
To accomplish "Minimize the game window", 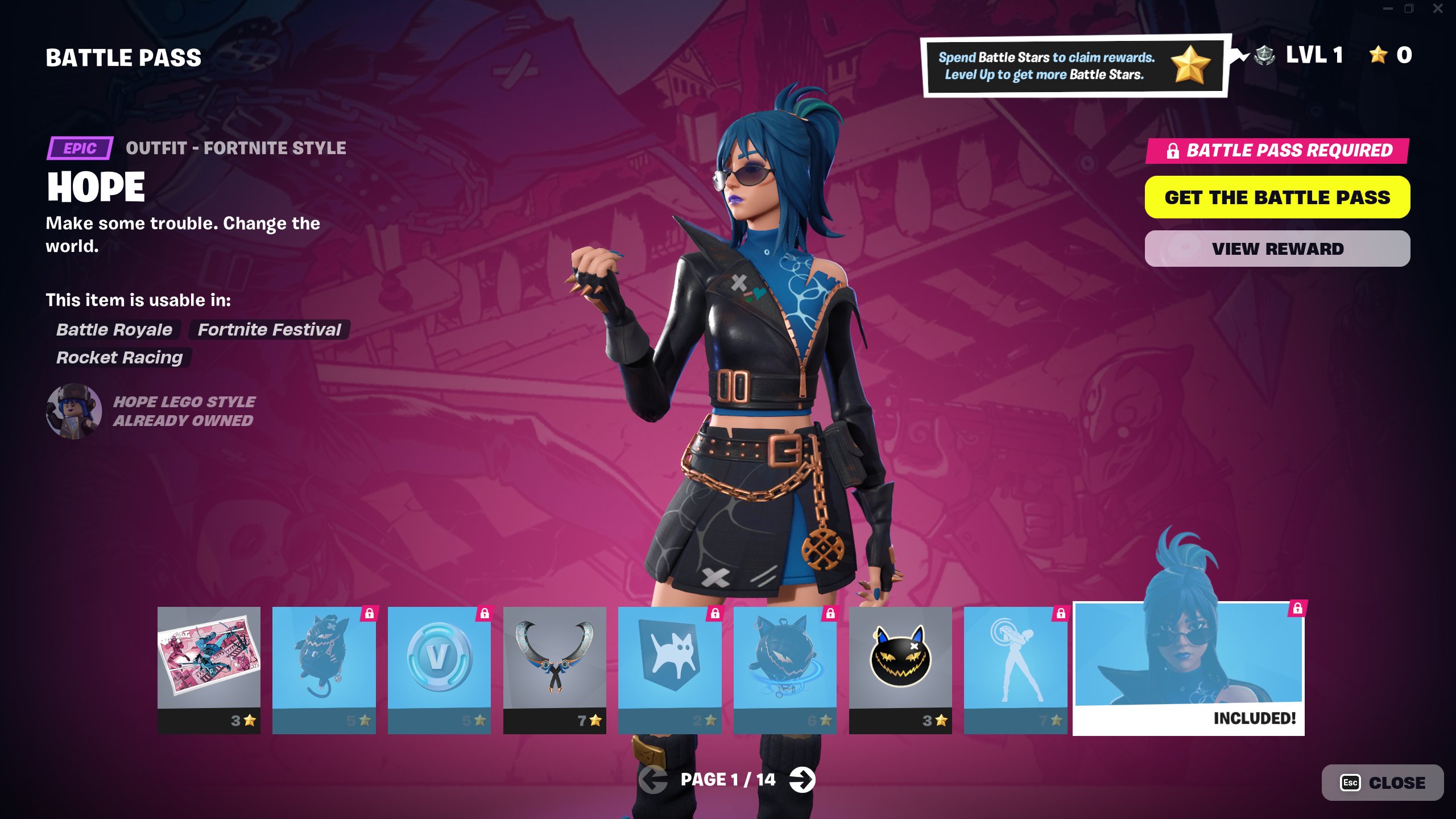I will (x=1388, y=9).
